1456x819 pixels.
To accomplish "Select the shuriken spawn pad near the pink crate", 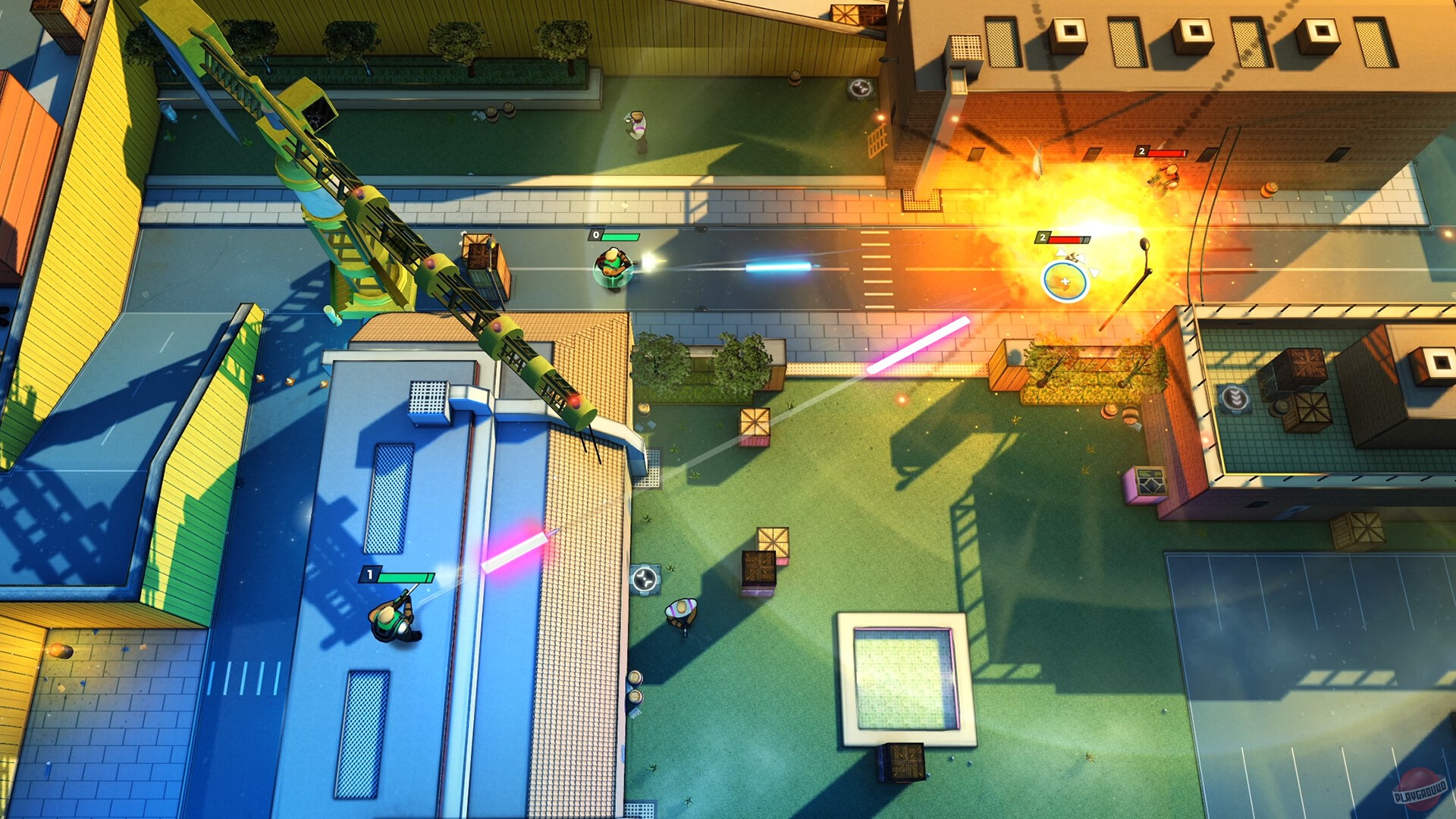I will pos(645,579).
